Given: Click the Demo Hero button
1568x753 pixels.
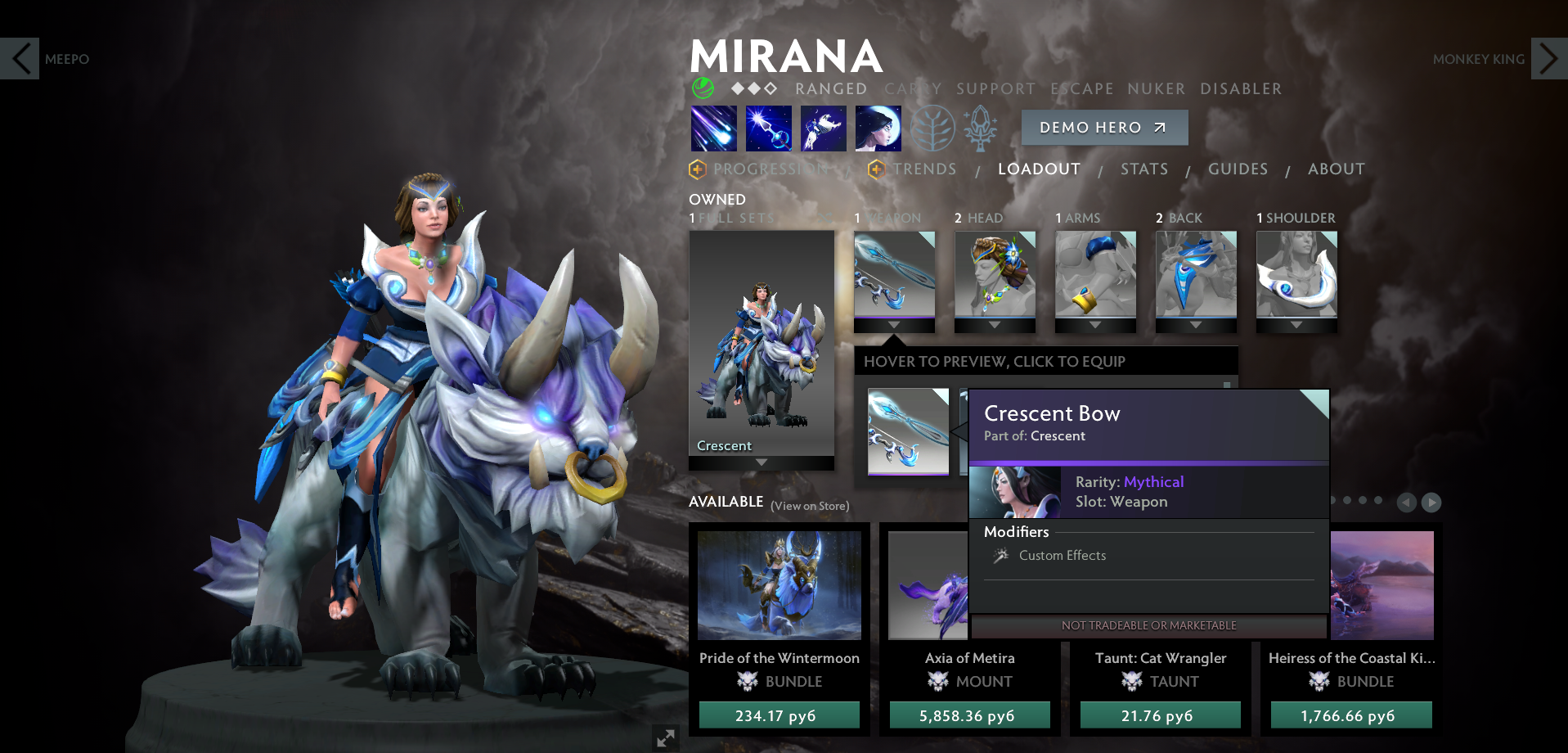Looking at the screenshot, I should point(1103,127).
